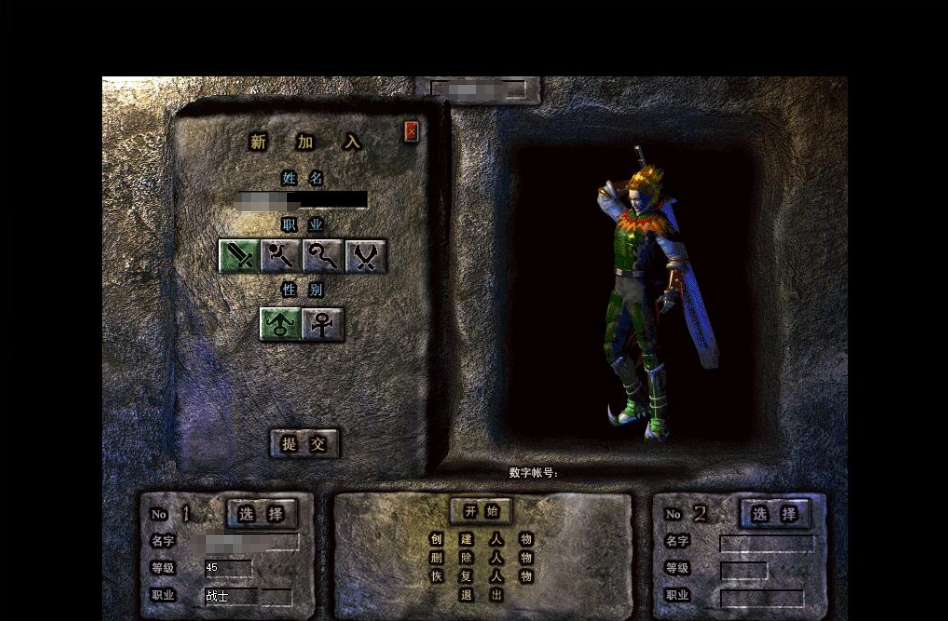Open 创建人物 create character option

point(481,539)
